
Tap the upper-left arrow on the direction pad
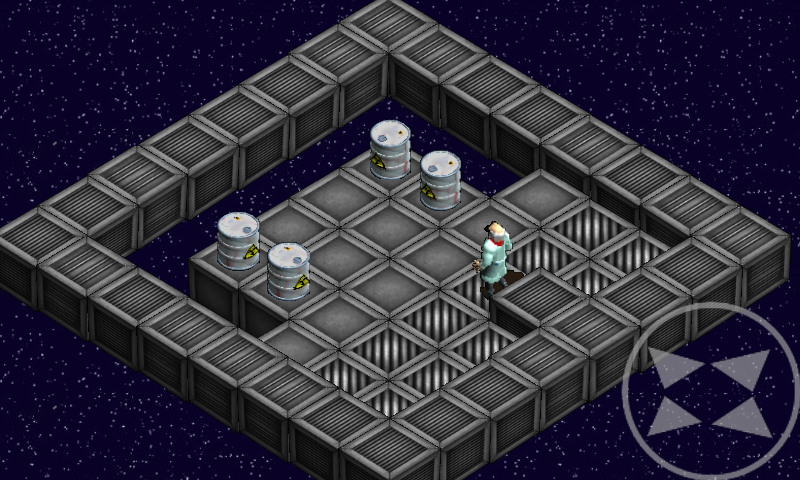pos(673,367)
